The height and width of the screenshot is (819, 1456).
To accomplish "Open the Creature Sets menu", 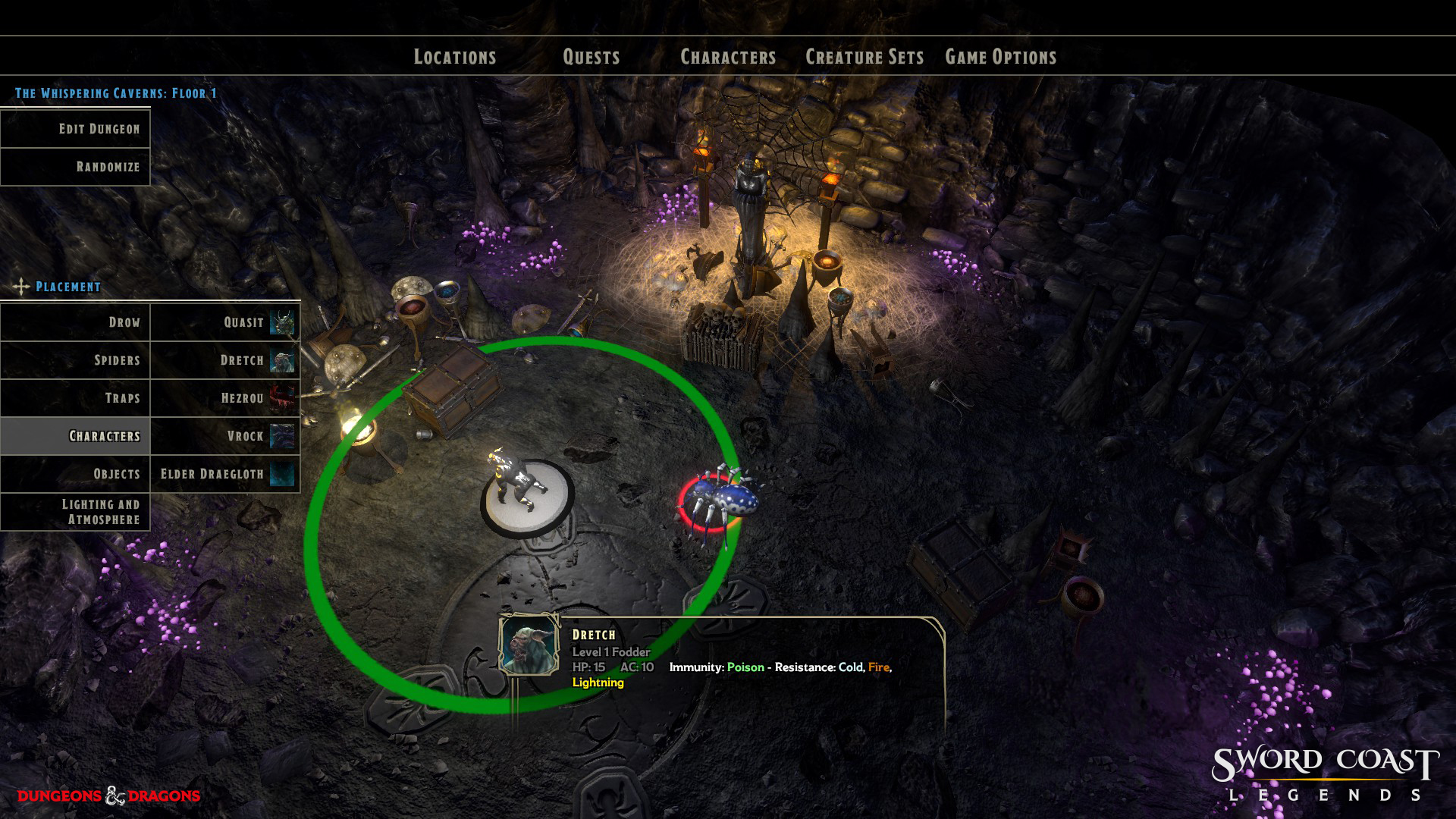I will pyautogui.click(x=865, y=56).
